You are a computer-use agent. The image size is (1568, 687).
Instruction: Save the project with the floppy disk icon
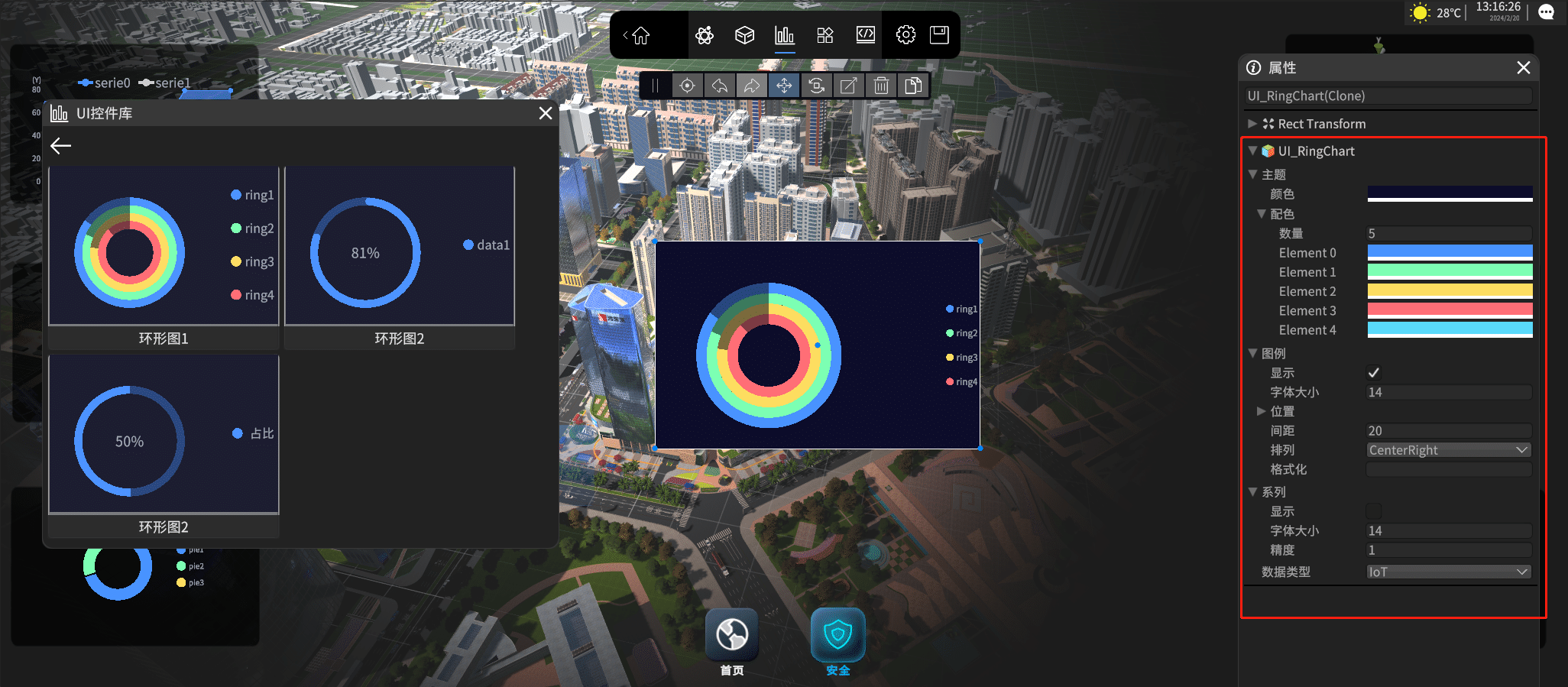[x=939, y=35]
